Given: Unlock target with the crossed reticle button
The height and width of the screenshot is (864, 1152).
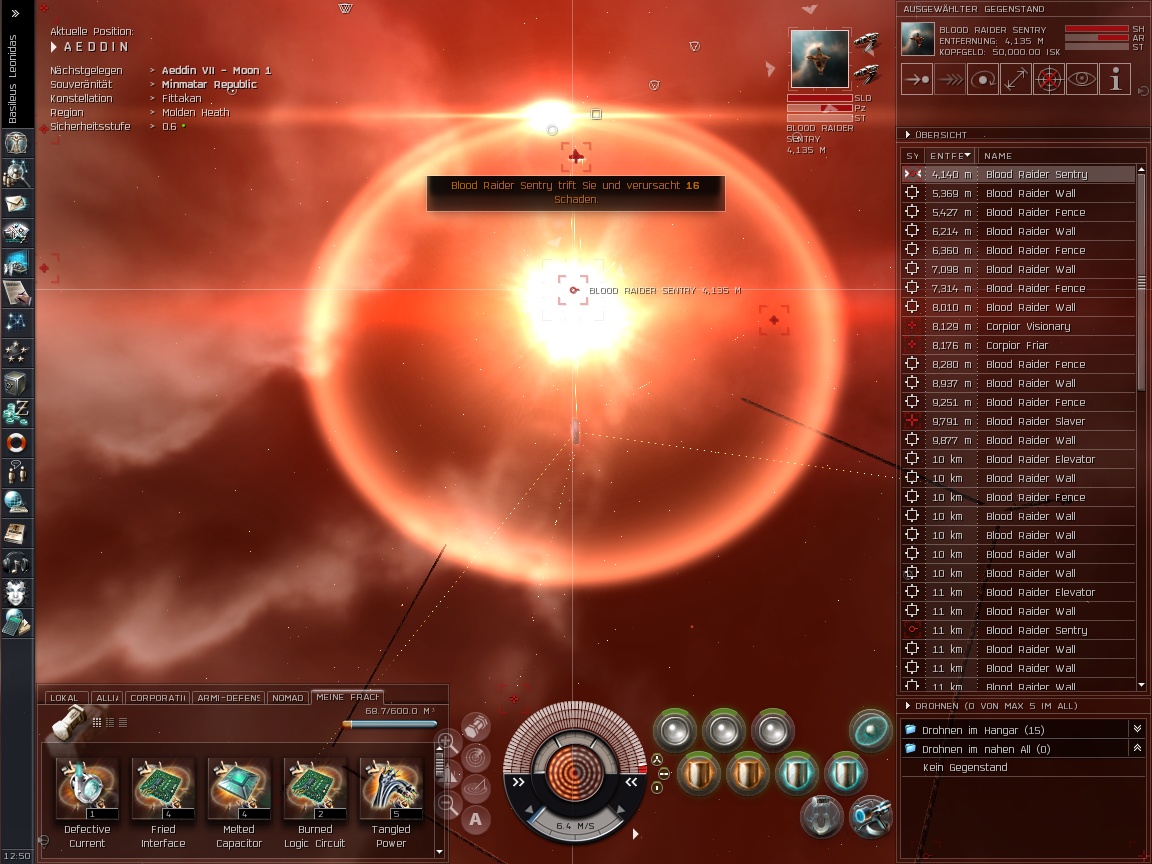Looking at the screenshot, I should click(1048, 79).
